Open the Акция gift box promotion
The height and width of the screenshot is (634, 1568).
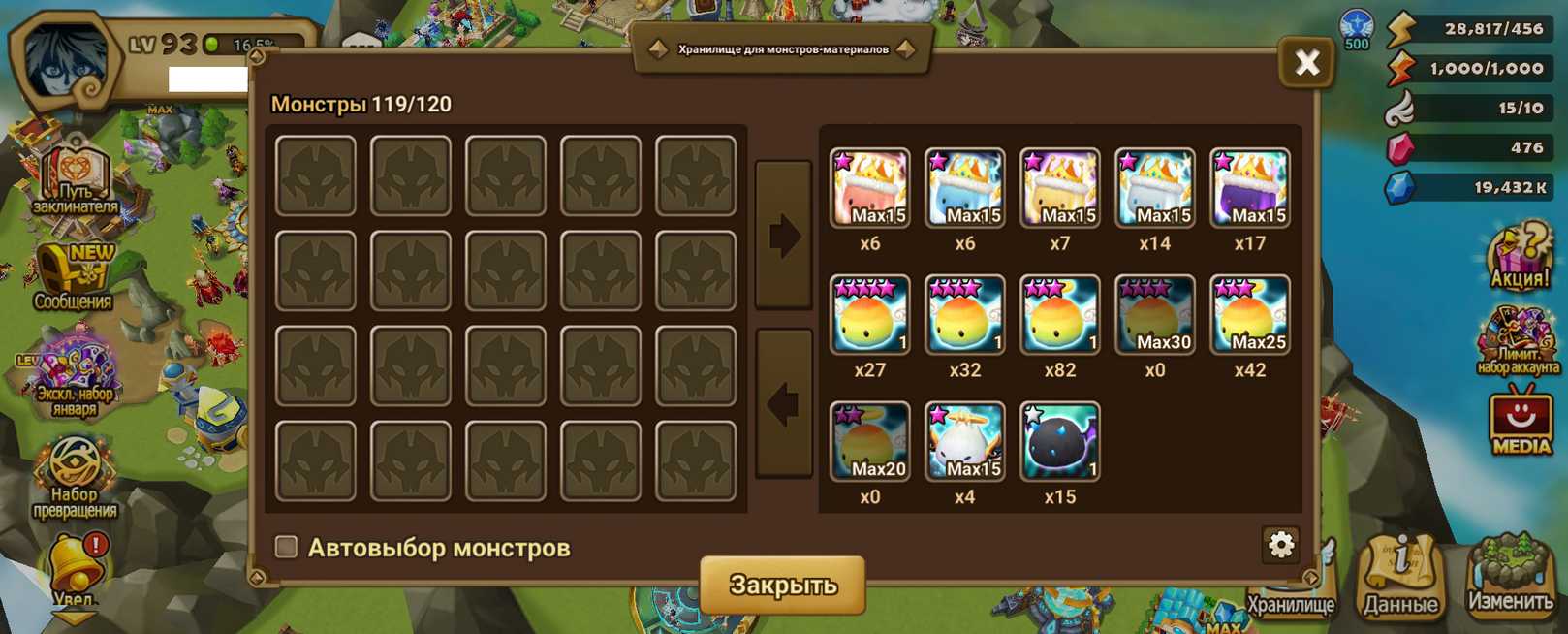point(1519,257)
